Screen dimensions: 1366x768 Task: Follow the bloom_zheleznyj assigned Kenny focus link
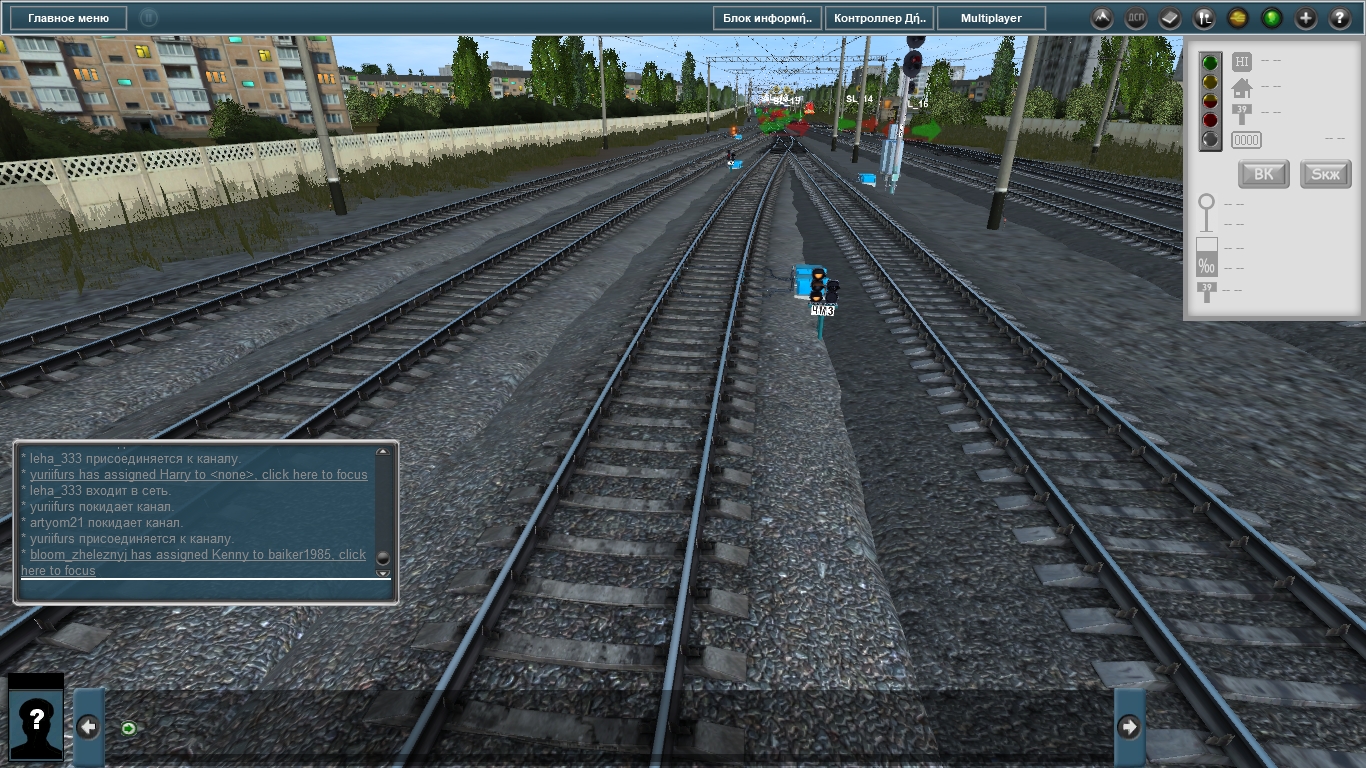coord(197,555)
